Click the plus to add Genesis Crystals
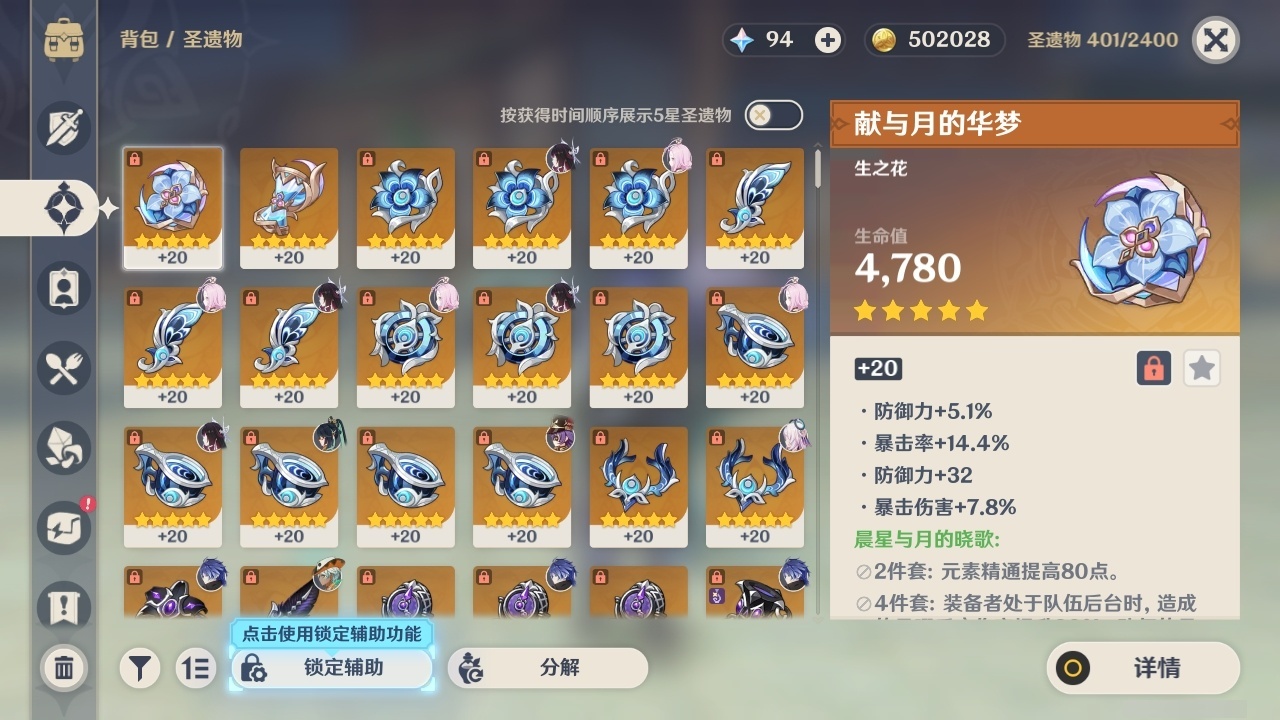Screen dimensions: 1280x720 tap(826, 40)
